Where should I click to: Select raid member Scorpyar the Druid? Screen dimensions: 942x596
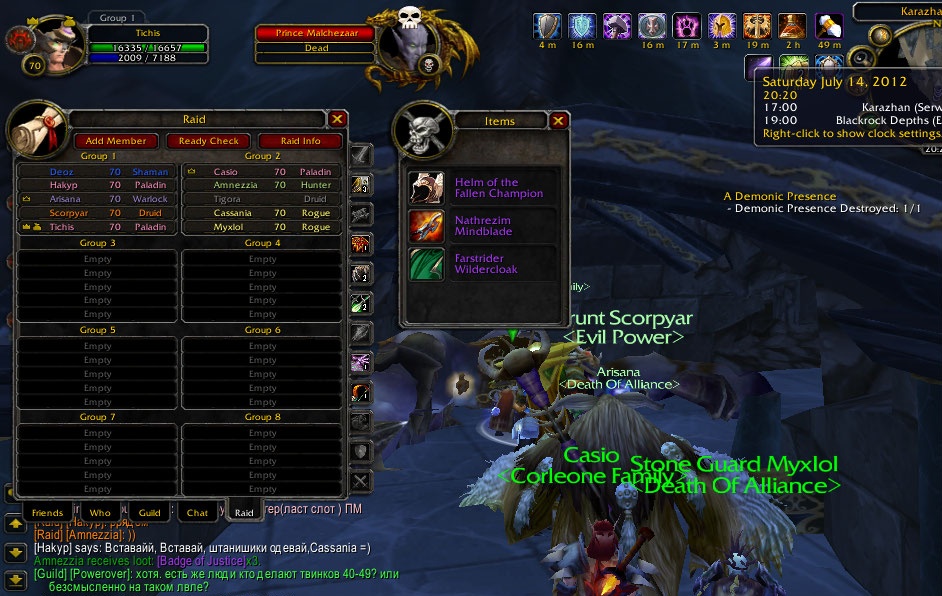tap(97, 213)
